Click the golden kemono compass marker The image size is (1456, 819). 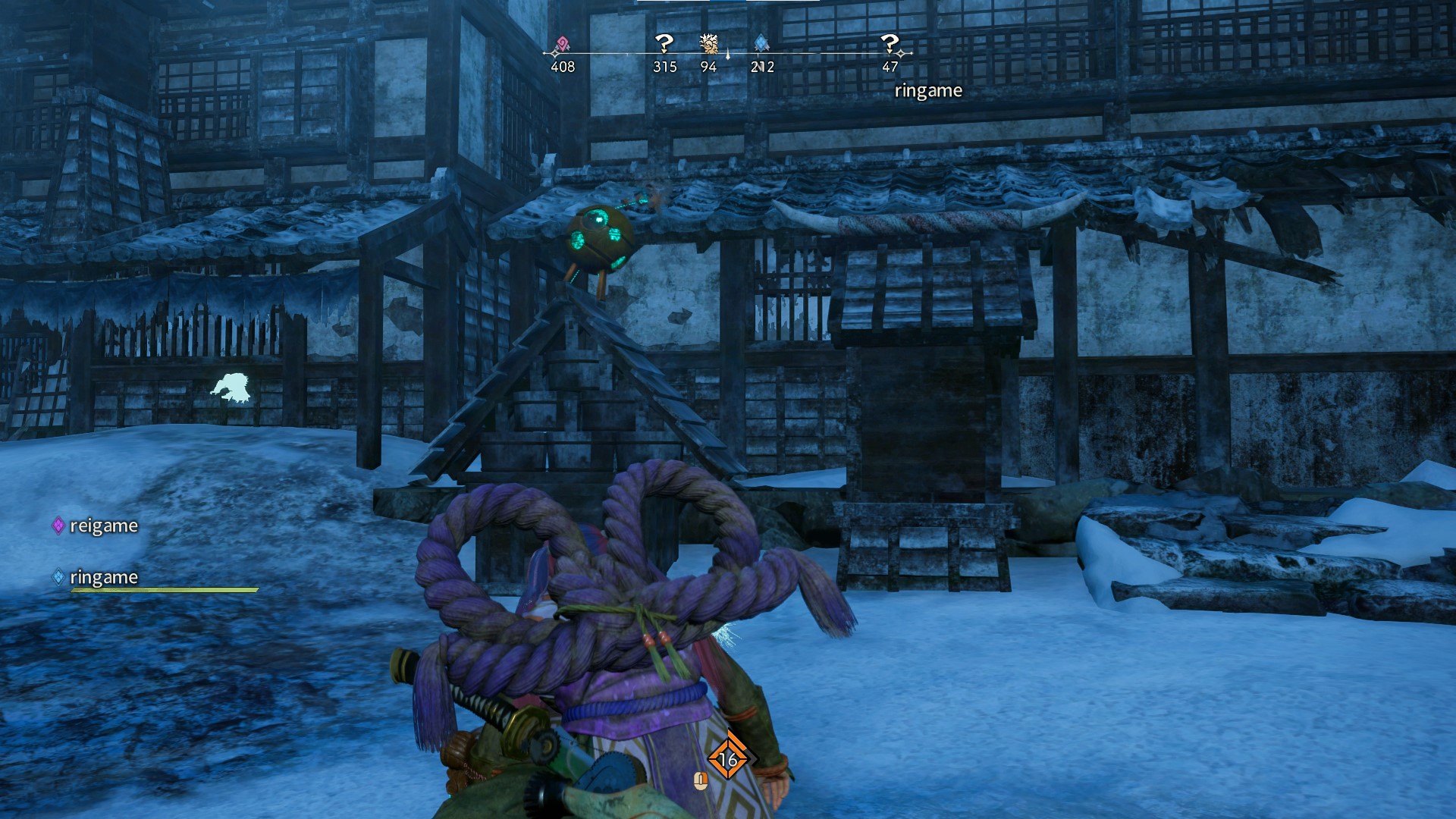[709, 44]
